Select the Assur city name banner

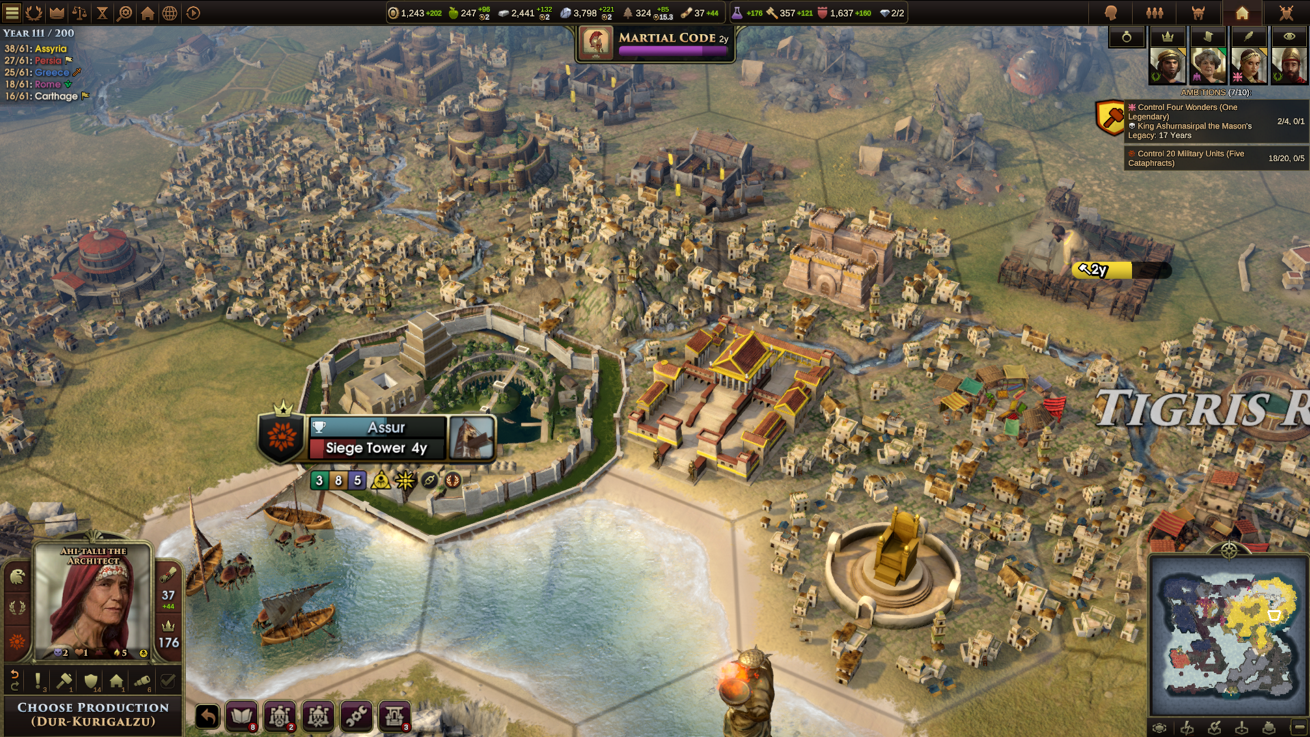click(x=385, y=427)
